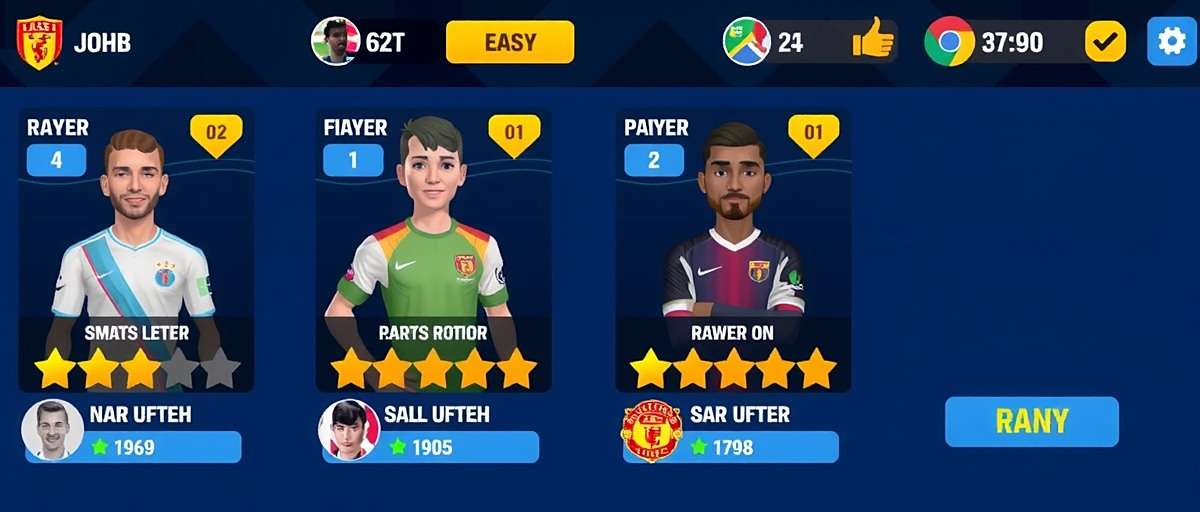Open the SAR UFTER club row

pyautogui.click(x=730, y=431)
